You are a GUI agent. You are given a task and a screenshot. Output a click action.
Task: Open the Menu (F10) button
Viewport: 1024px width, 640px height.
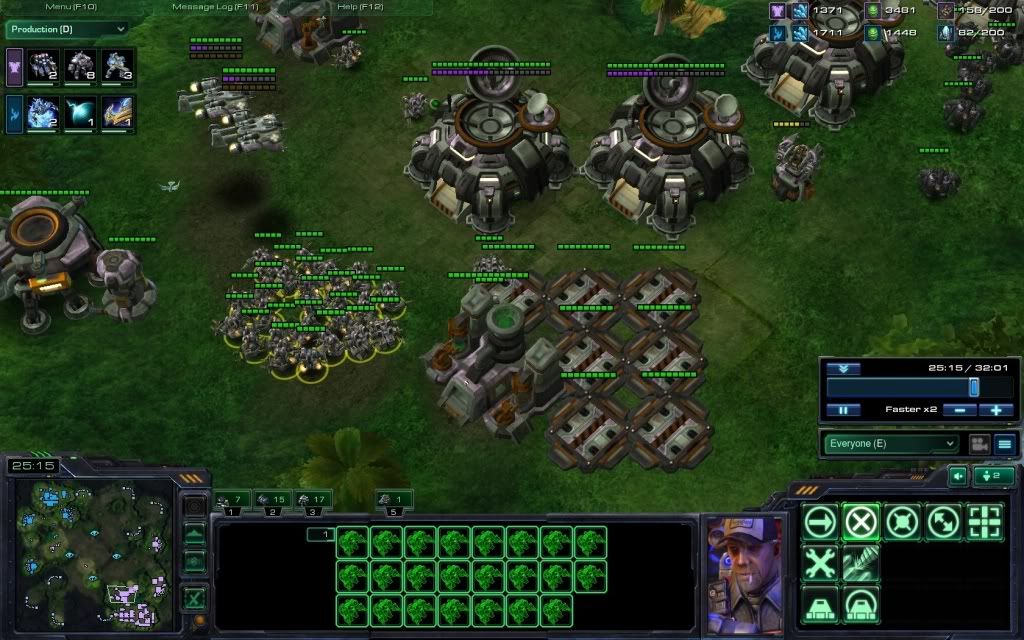coord(70,7)
